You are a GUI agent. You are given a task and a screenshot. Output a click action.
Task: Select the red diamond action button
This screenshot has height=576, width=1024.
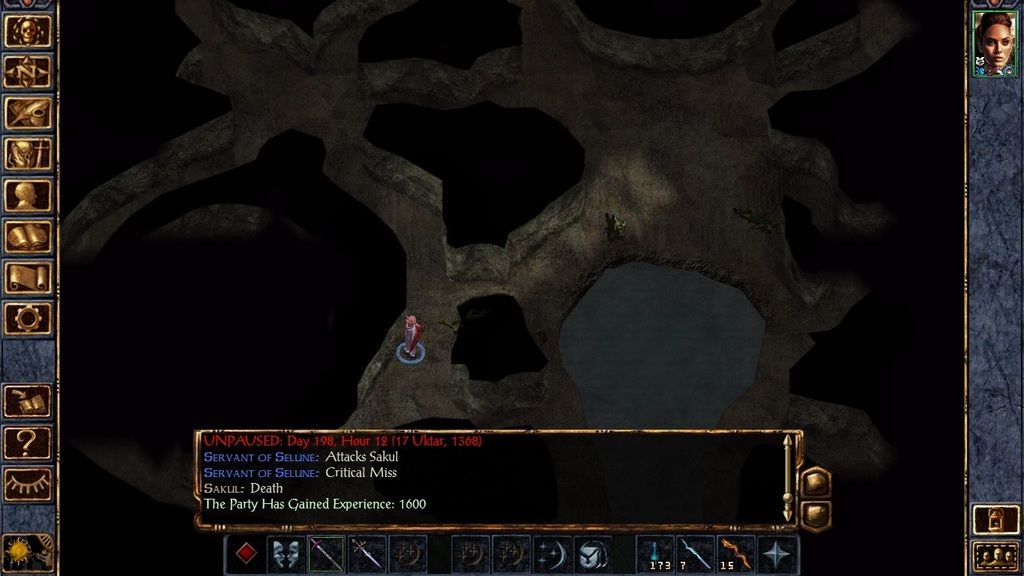246,554
